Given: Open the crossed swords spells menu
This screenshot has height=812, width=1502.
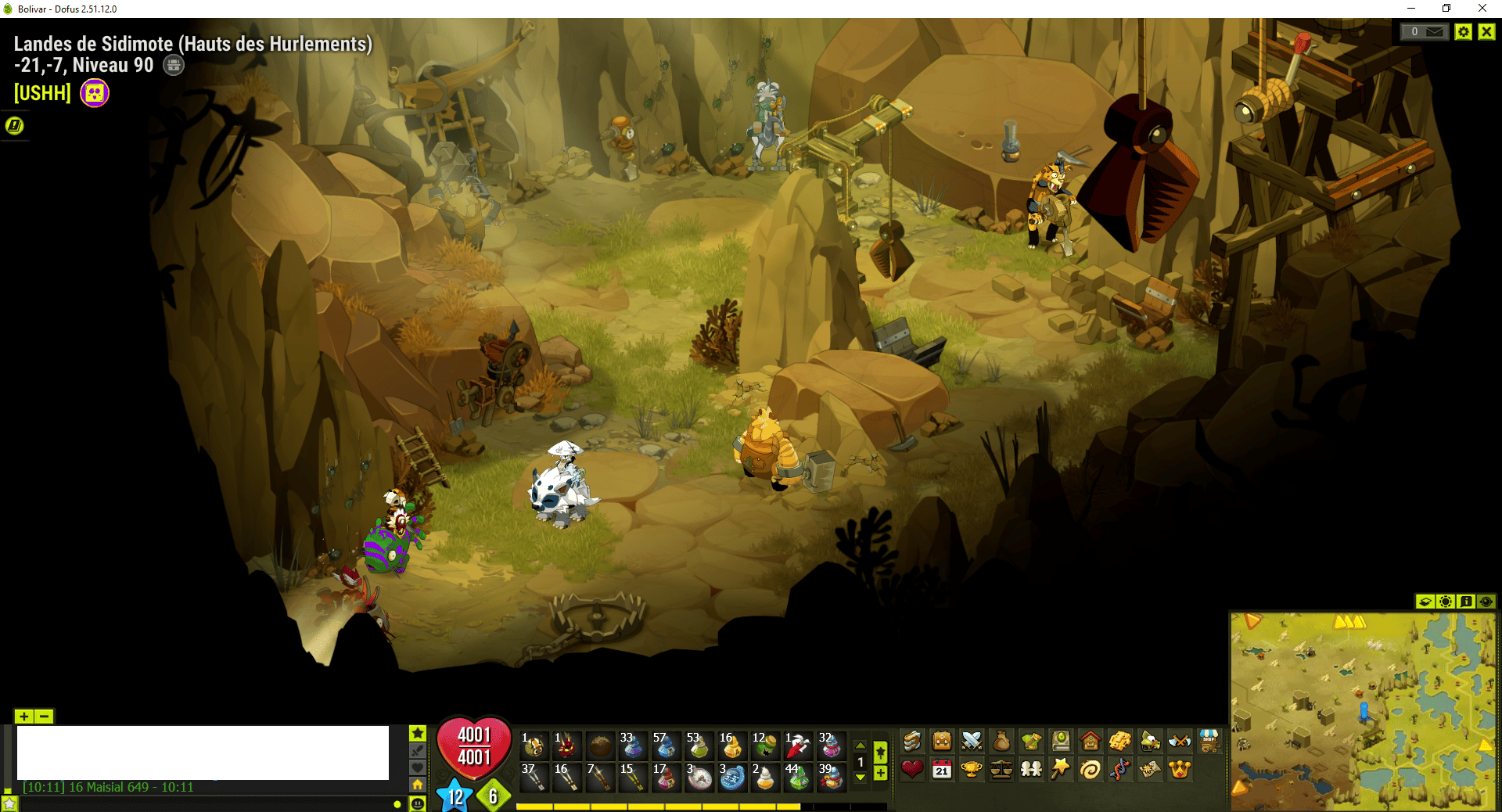Looking at the screenshot, I should click(x=972, y=741).
